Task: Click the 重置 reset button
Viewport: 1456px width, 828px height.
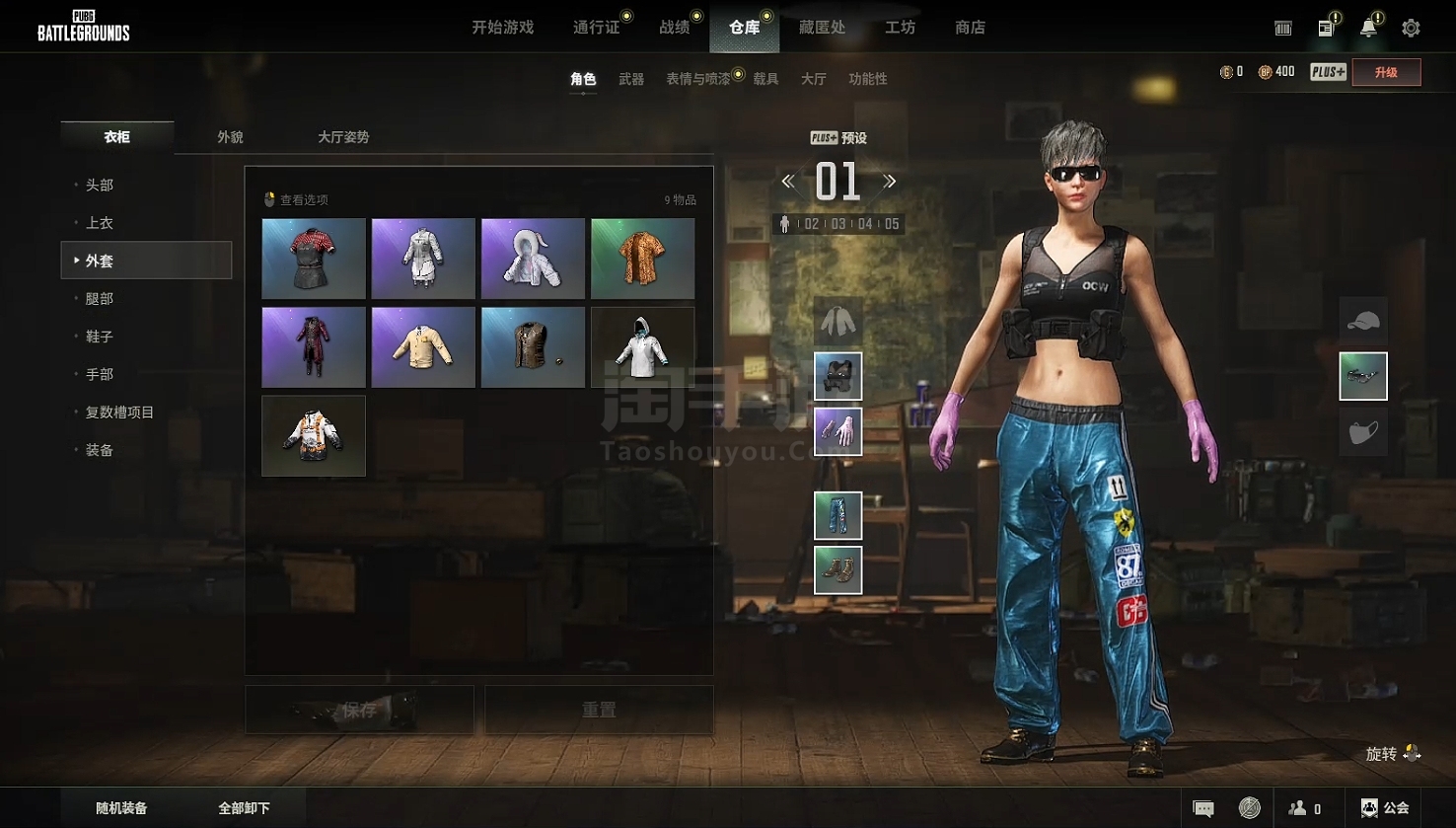Action: (599, 710)
